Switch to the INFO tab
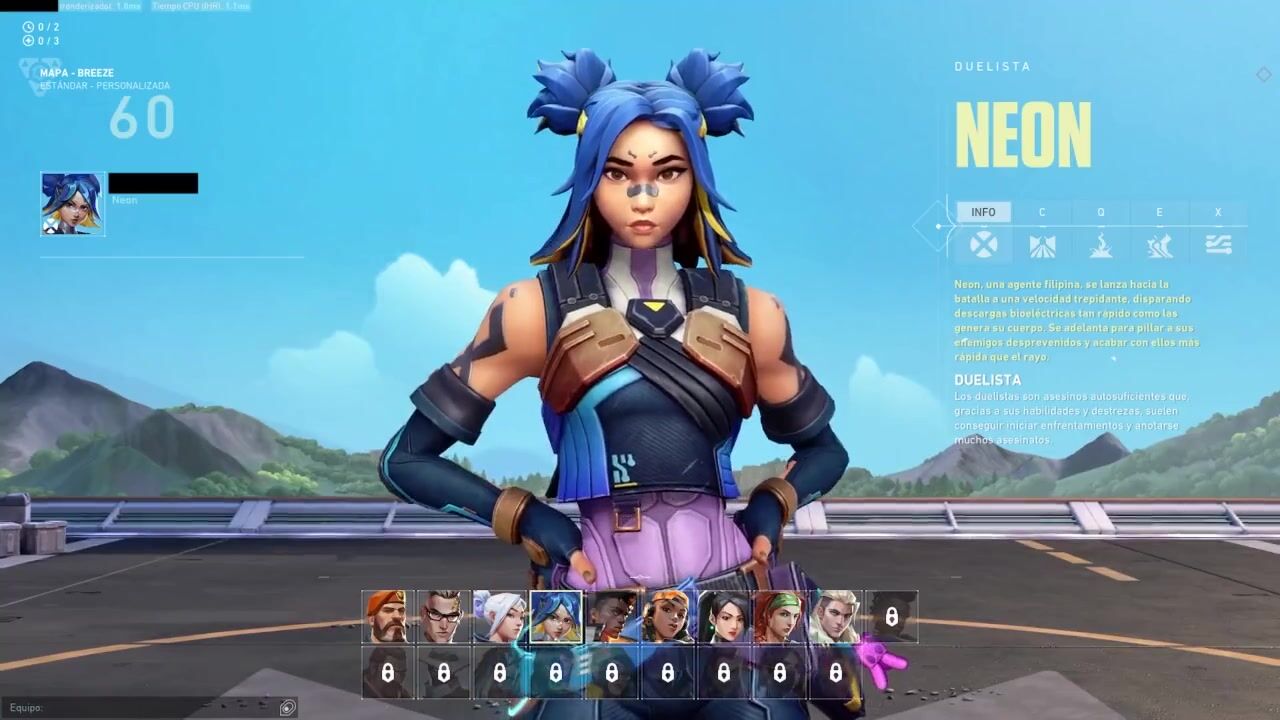The width and height of the screenshot is (1280, 720). (983, 212)
